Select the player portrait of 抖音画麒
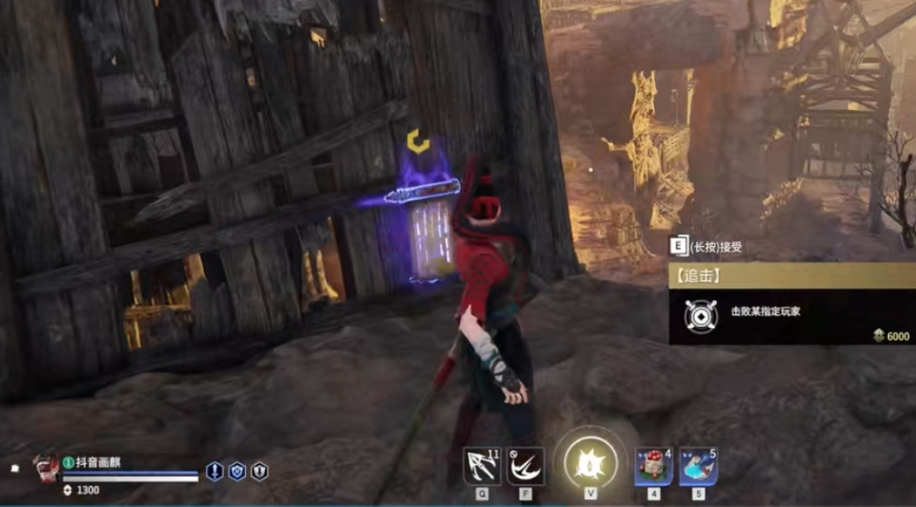Screen dimensions: 916x507 [x=43, y=467]
